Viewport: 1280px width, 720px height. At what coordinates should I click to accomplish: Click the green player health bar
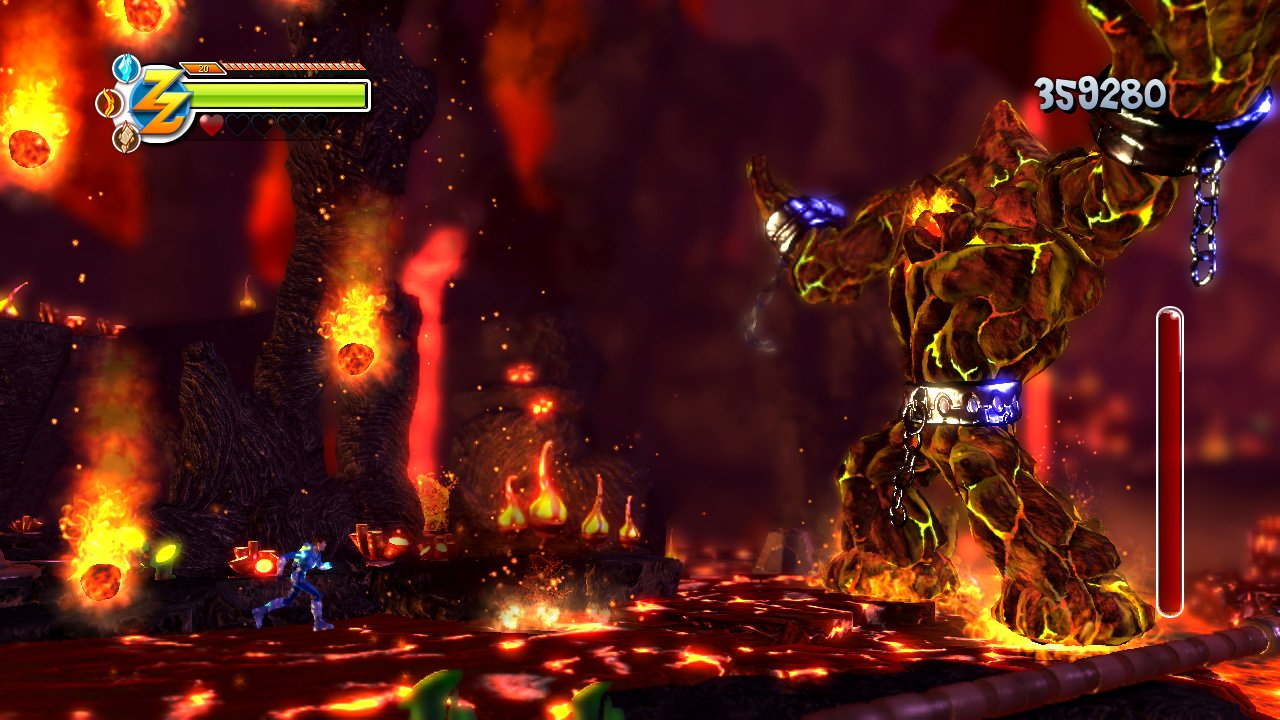pos(280,95)
